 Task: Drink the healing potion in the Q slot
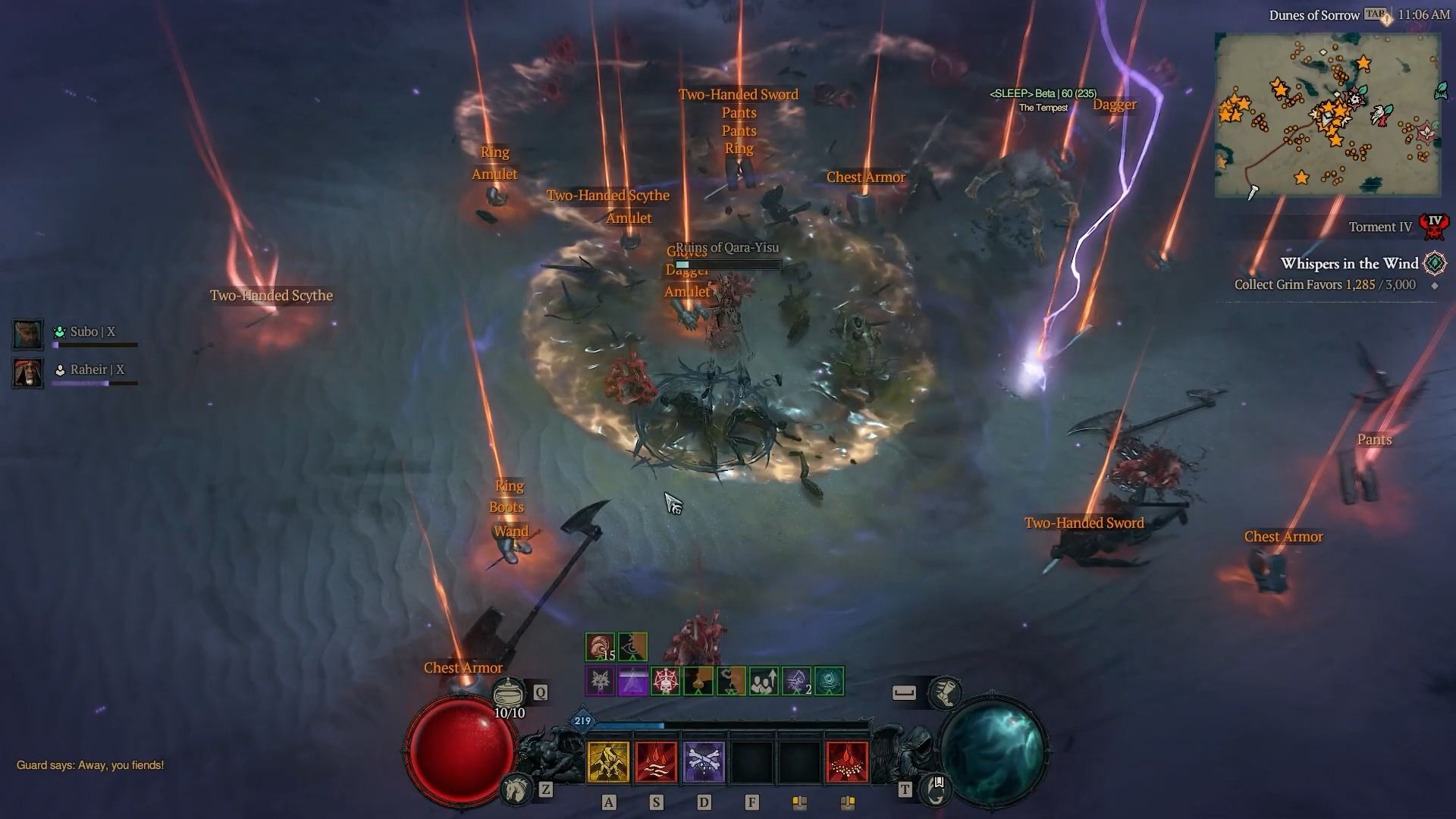coord(508,691)
